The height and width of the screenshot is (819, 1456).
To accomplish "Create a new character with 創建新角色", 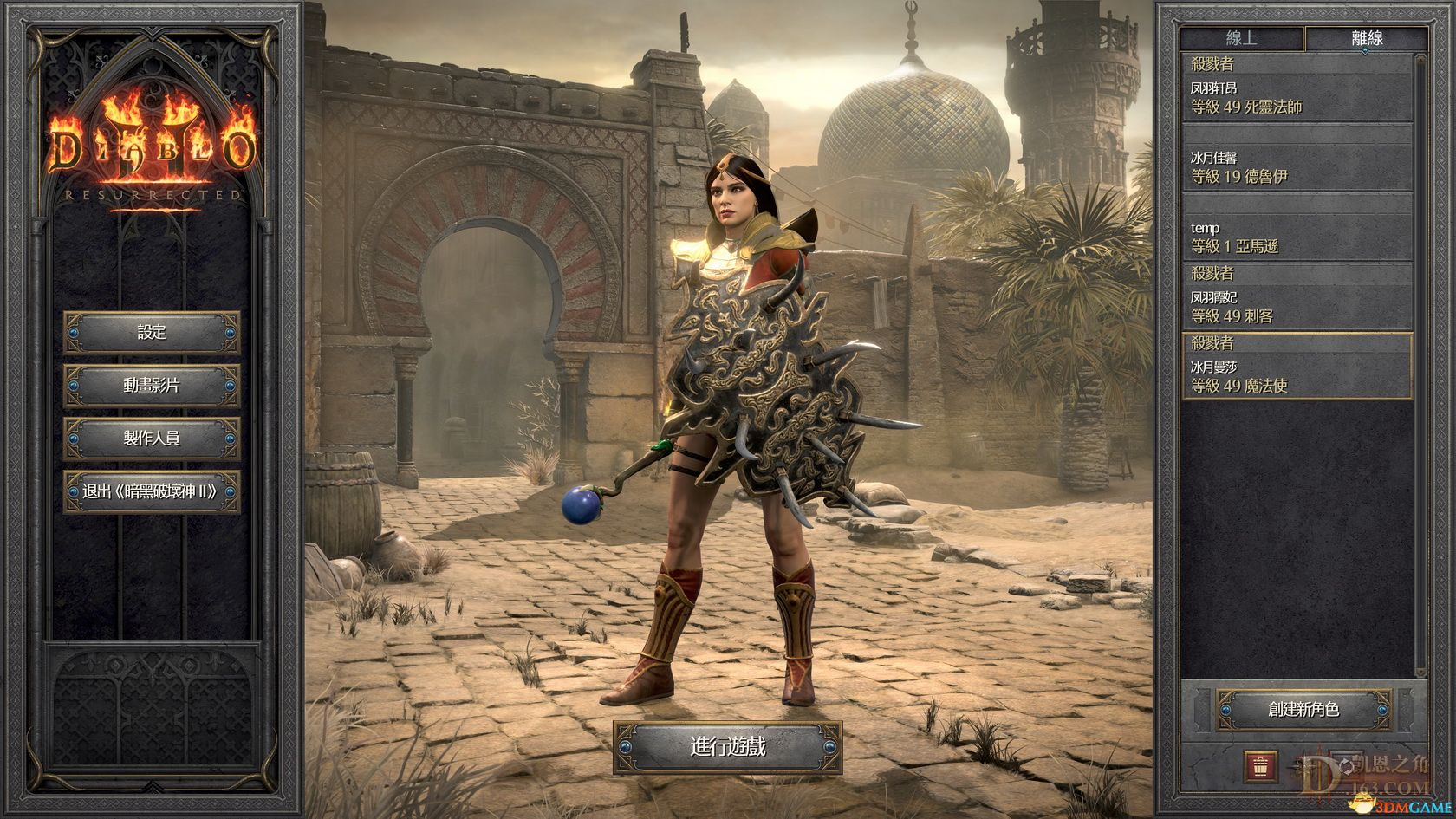I will coord(1303,710).
